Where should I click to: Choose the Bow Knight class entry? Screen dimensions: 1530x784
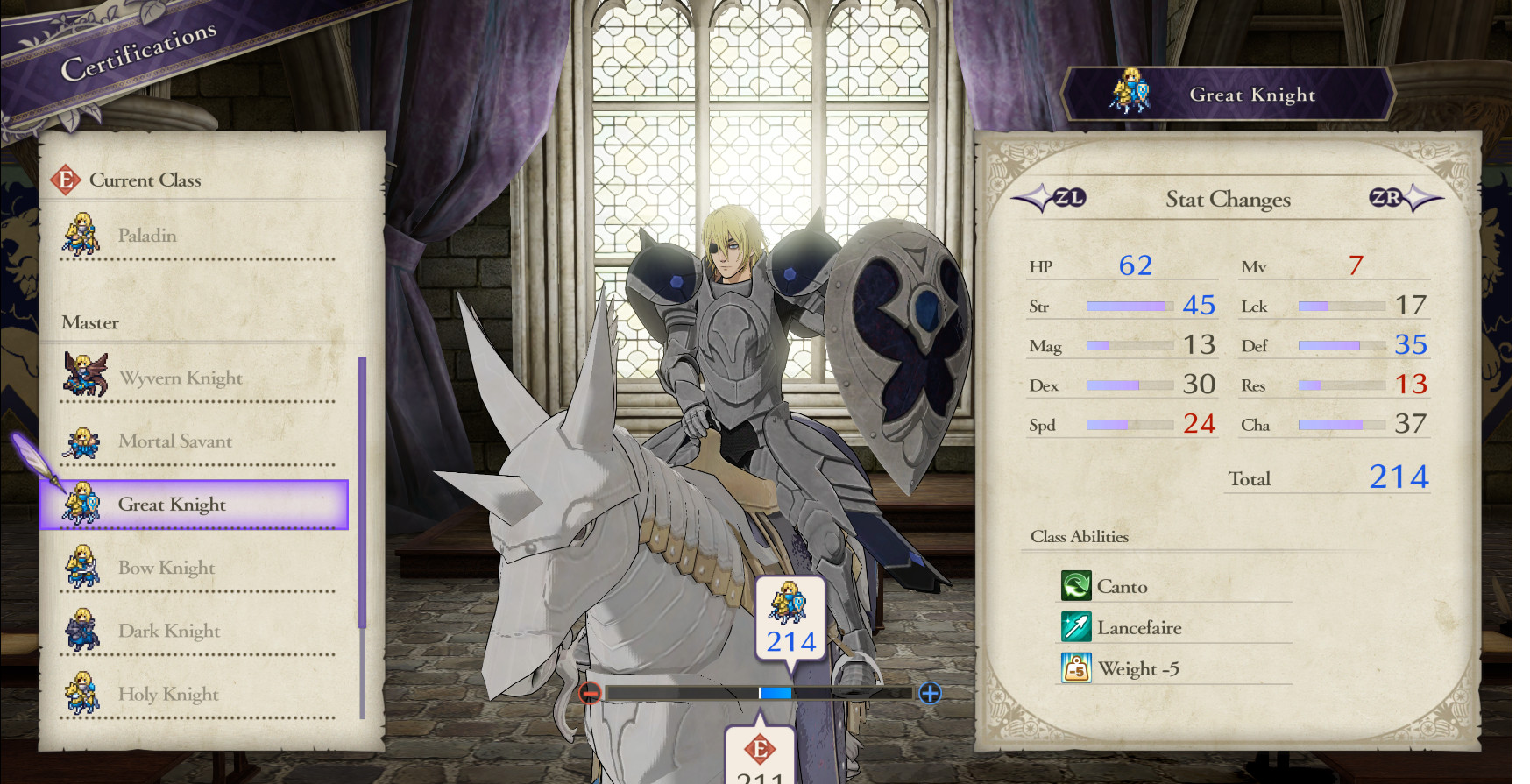(166, 568)
